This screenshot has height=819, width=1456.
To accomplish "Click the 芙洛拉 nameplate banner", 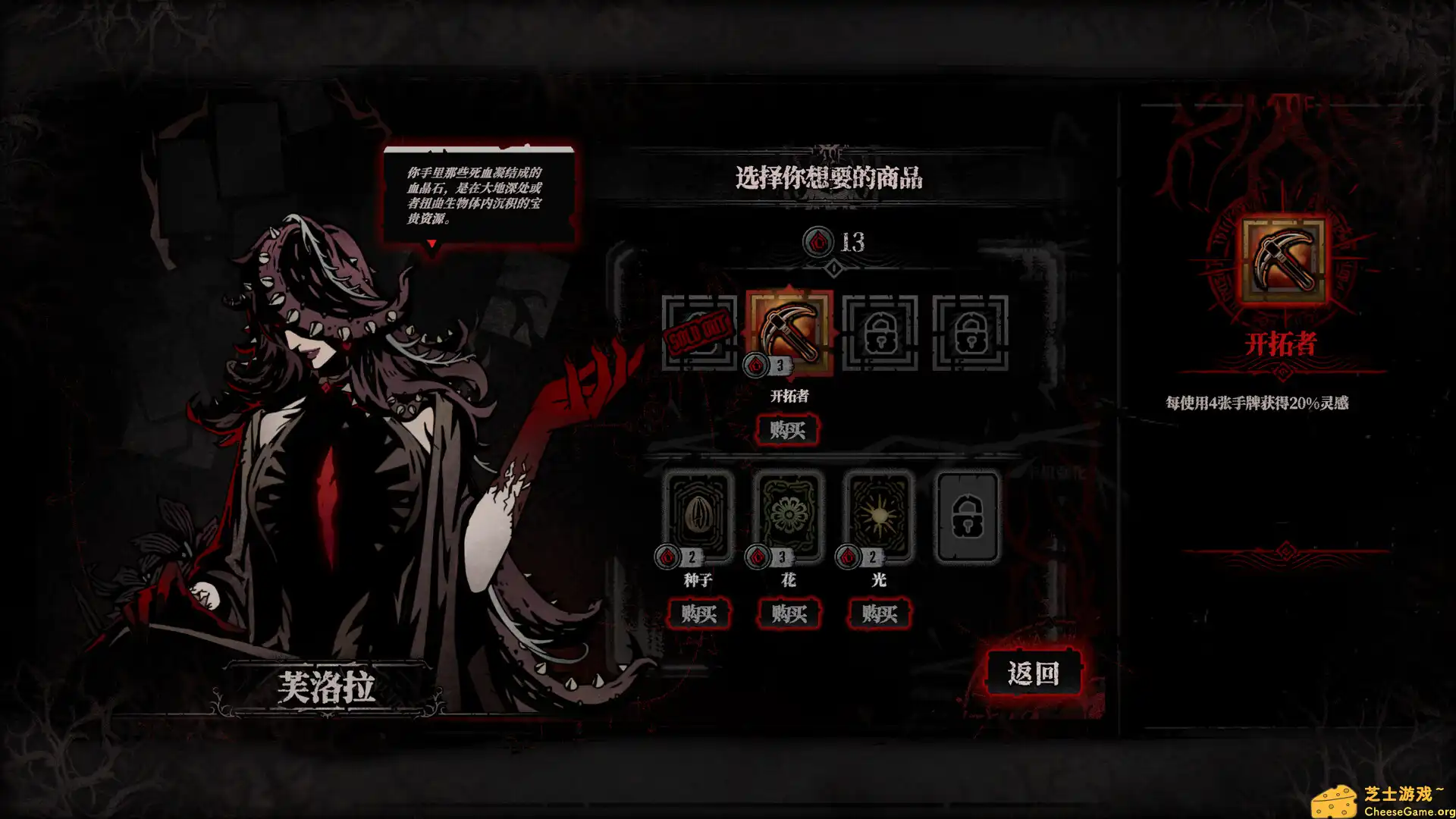I will click(x=326, y=685).
